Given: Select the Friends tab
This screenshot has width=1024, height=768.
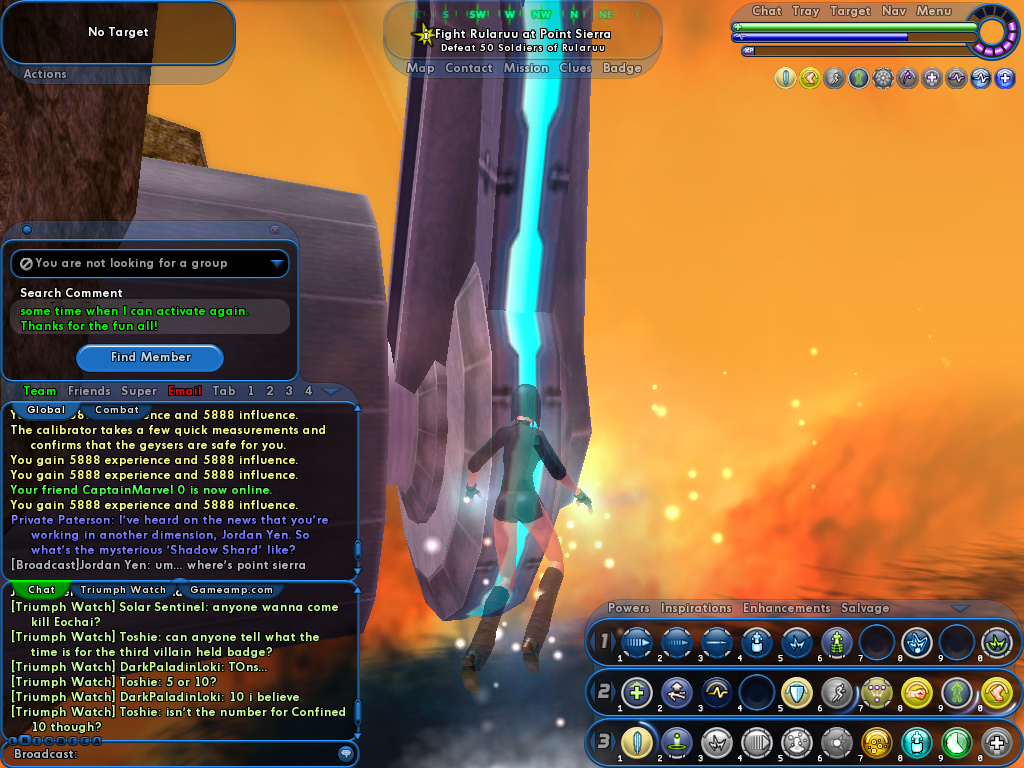Looking at the screenshot, I should 89,391.
